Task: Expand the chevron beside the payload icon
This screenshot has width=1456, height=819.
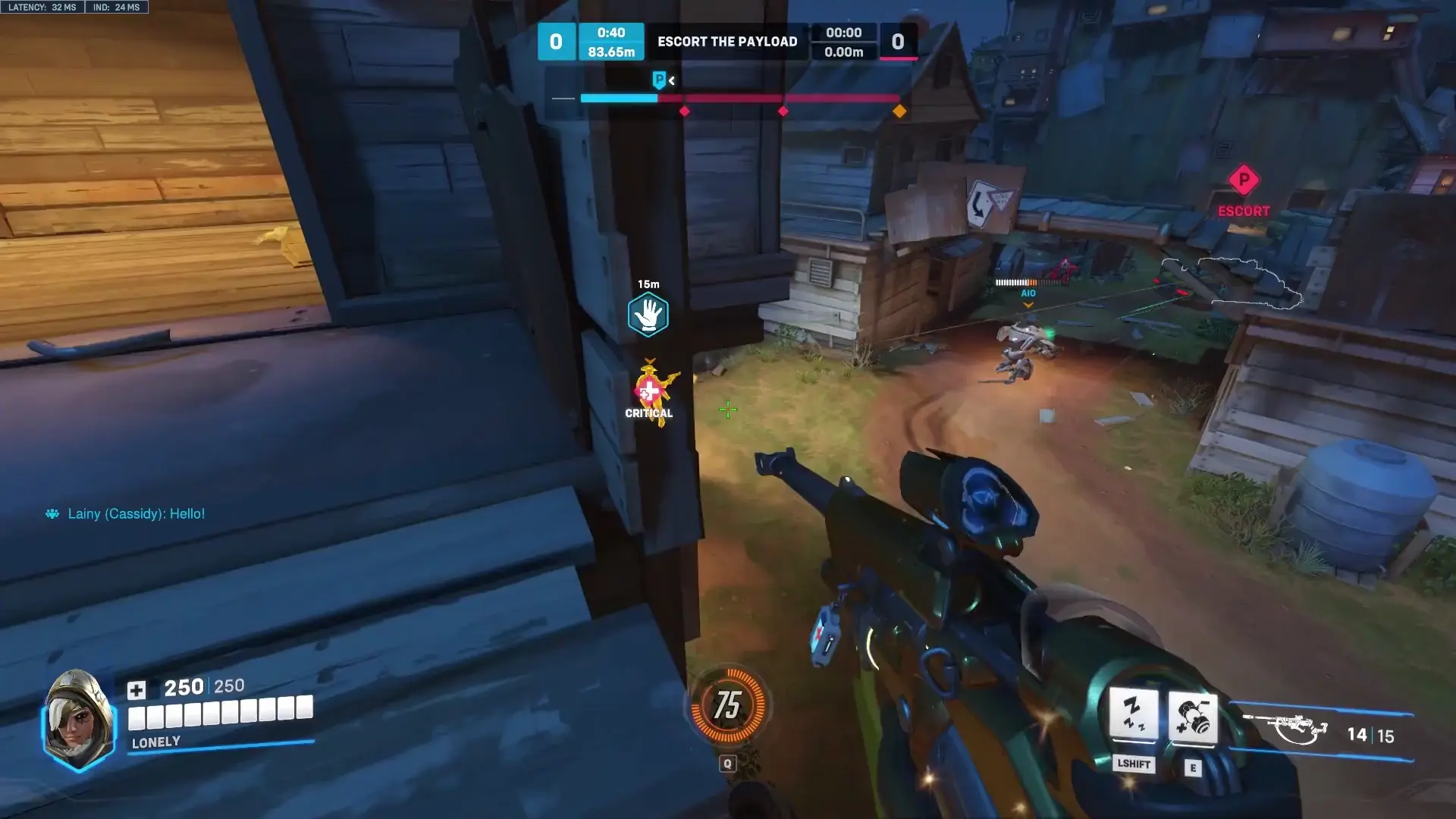Action: coord(670,80)
